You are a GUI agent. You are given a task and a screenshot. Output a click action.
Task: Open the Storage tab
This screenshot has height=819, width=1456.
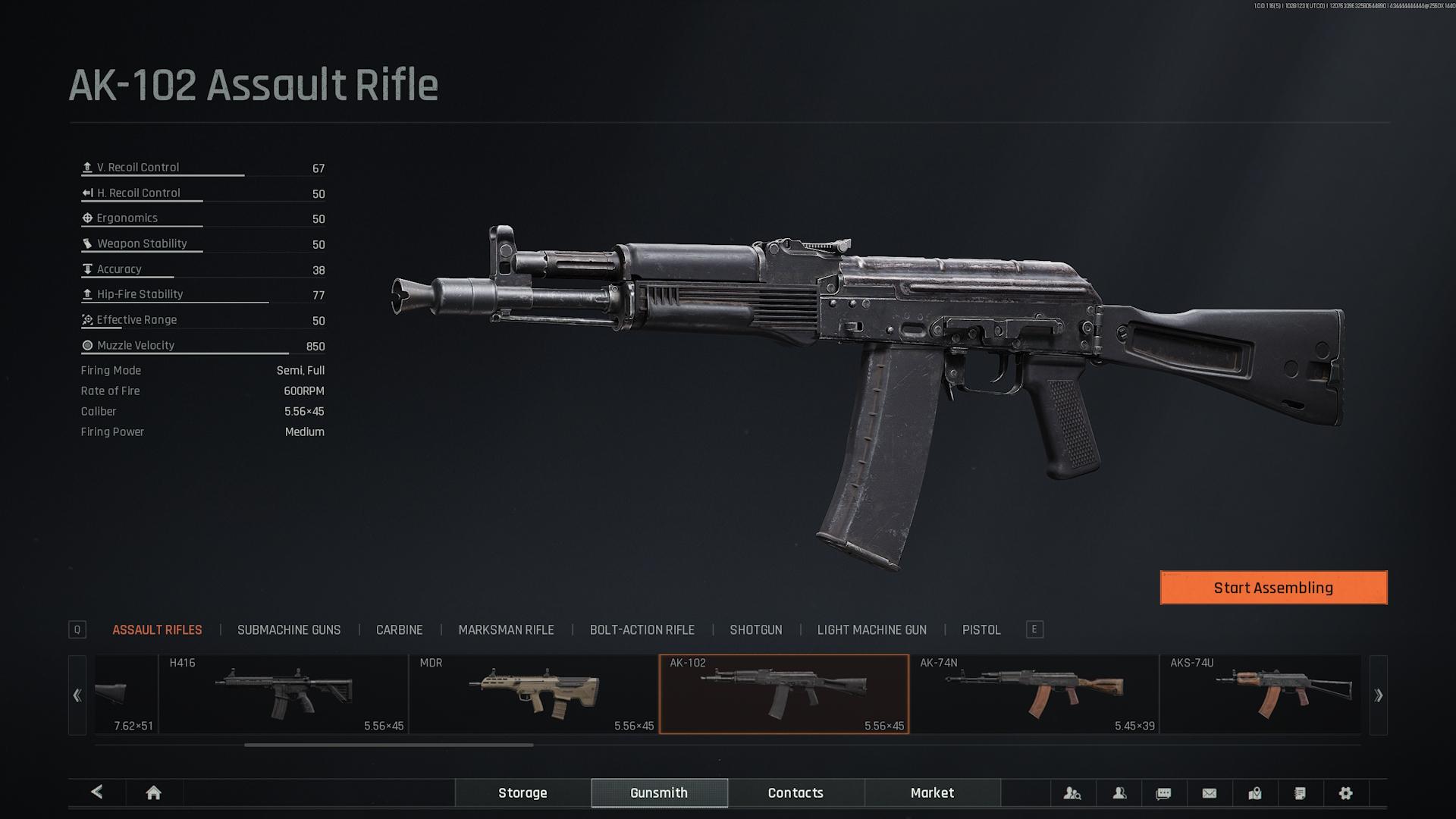pyautogui.click(x=522, y=793)
